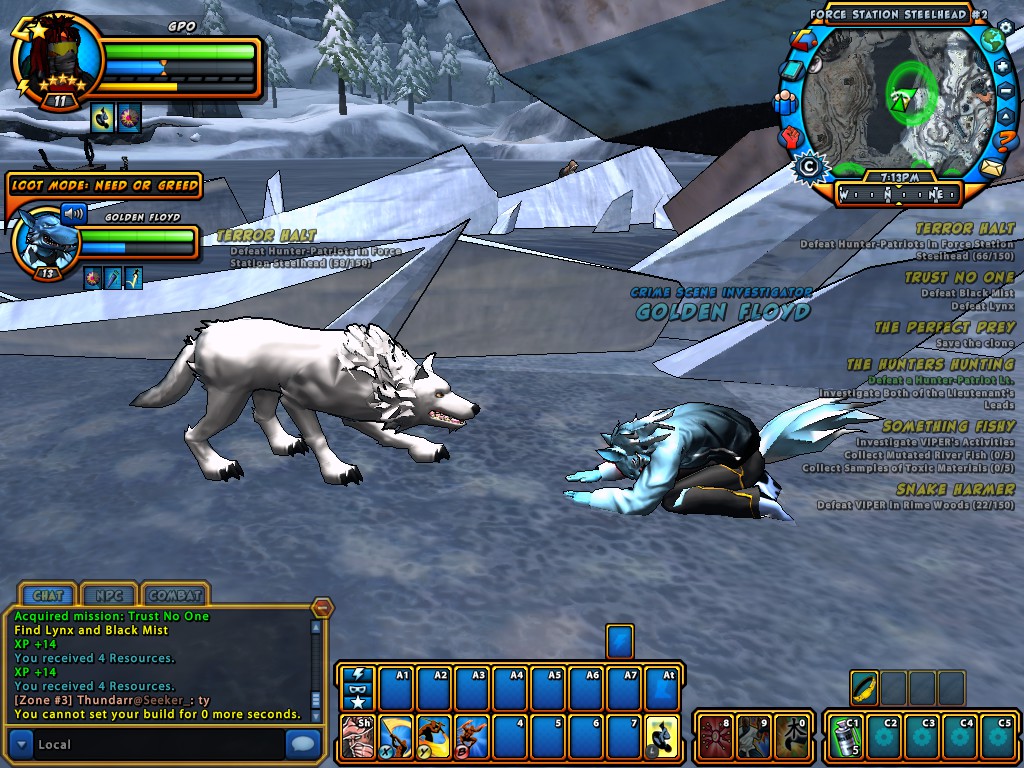Click the red fist icon by minimap
The image size is (1024, 768).
(x=791, y=135)
